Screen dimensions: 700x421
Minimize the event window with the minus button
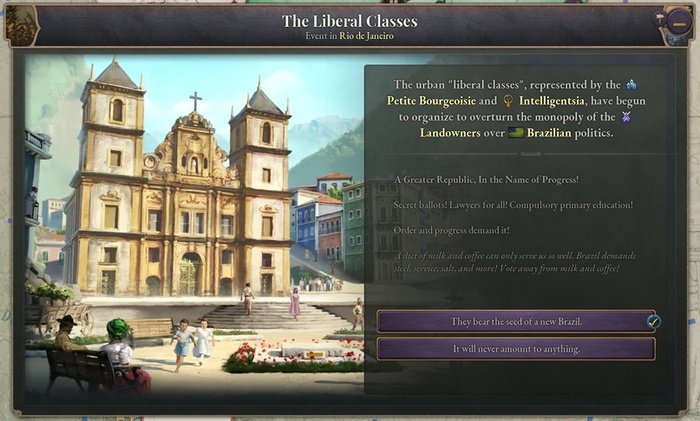point(678,25)
